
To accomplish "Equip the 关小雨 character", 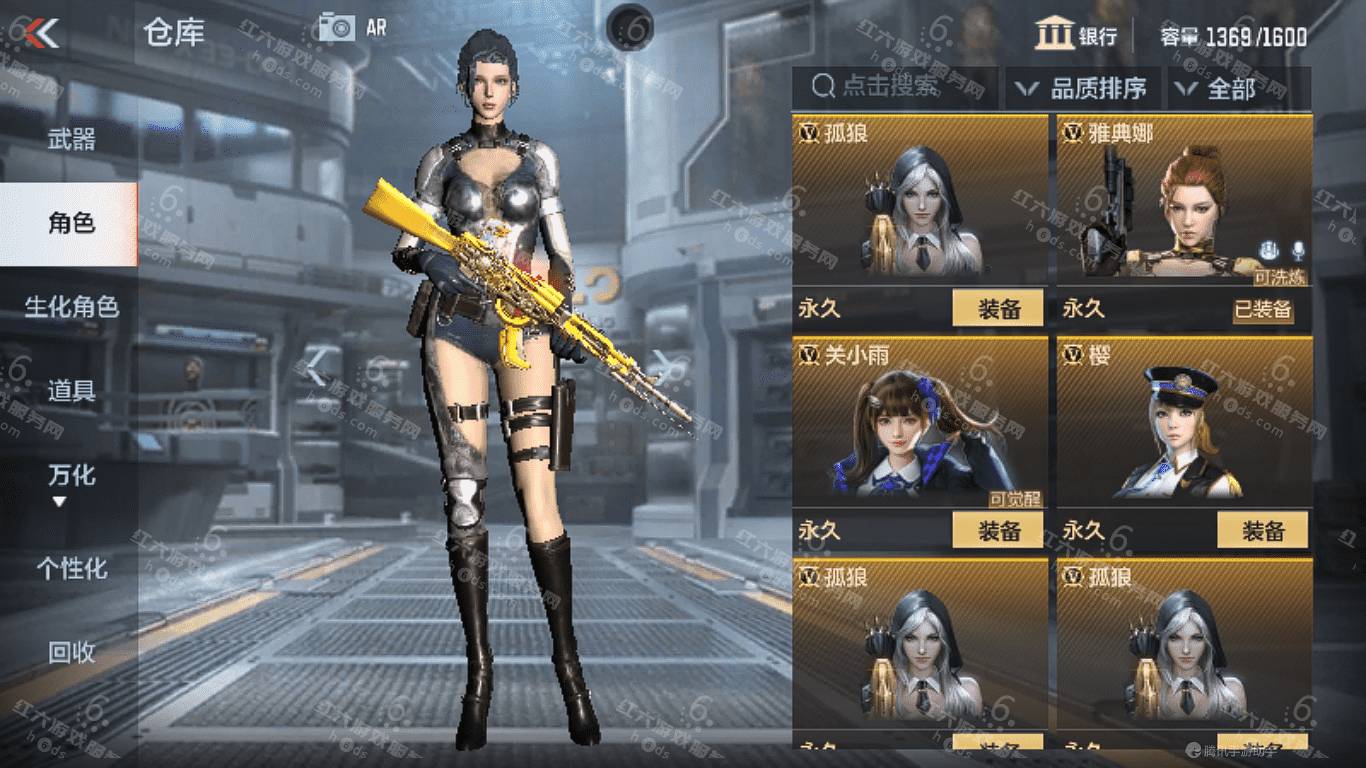I will [997, 531].
